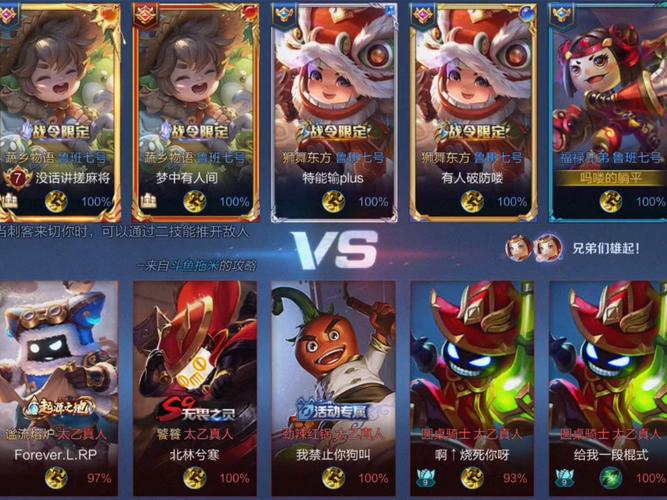Tap the 有人破防喽 player card
Screen dimensions: 667x500
coord(468,110)
